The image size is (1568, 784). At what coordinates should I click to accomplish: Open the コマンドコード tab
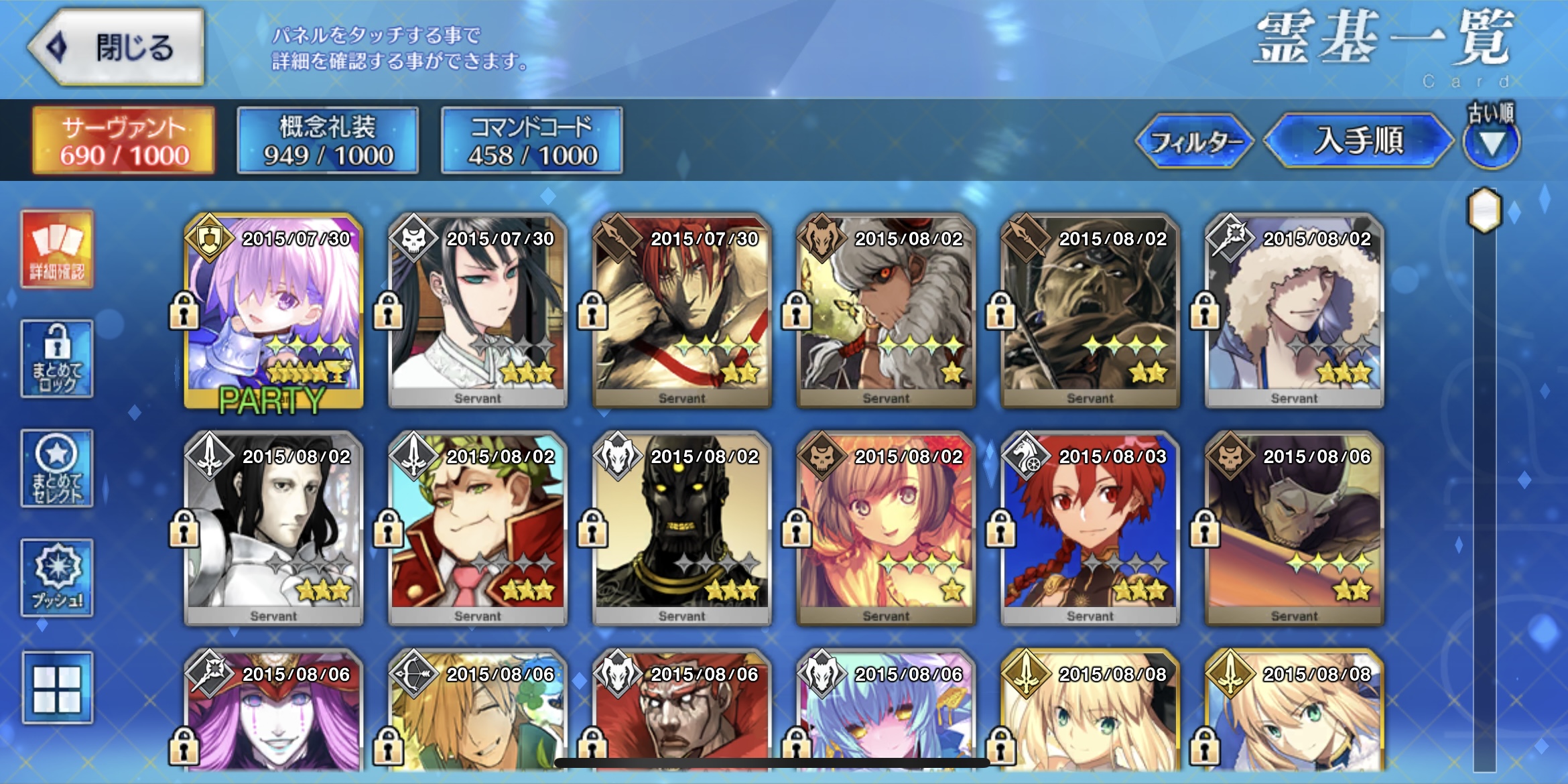point(532,141)
